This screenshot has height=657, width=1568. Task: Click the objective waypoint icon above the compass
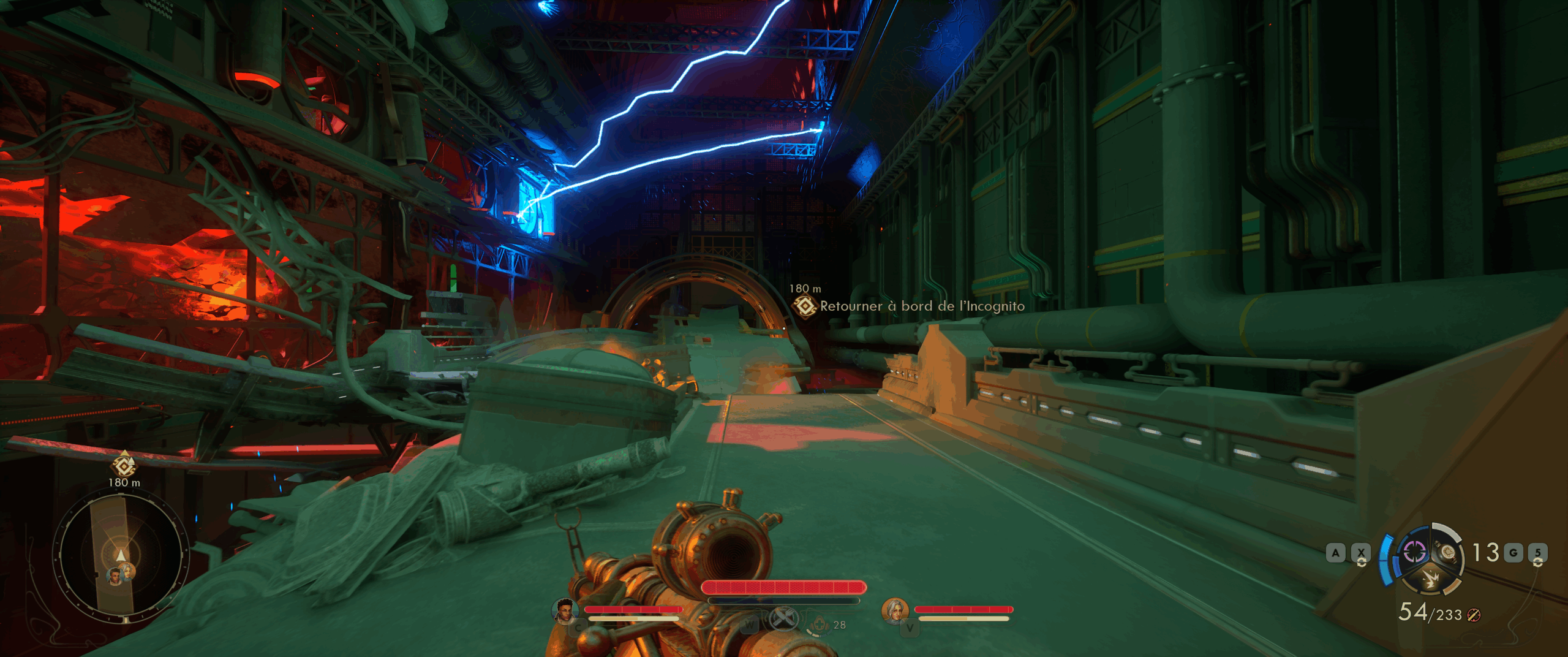[123, 467]
